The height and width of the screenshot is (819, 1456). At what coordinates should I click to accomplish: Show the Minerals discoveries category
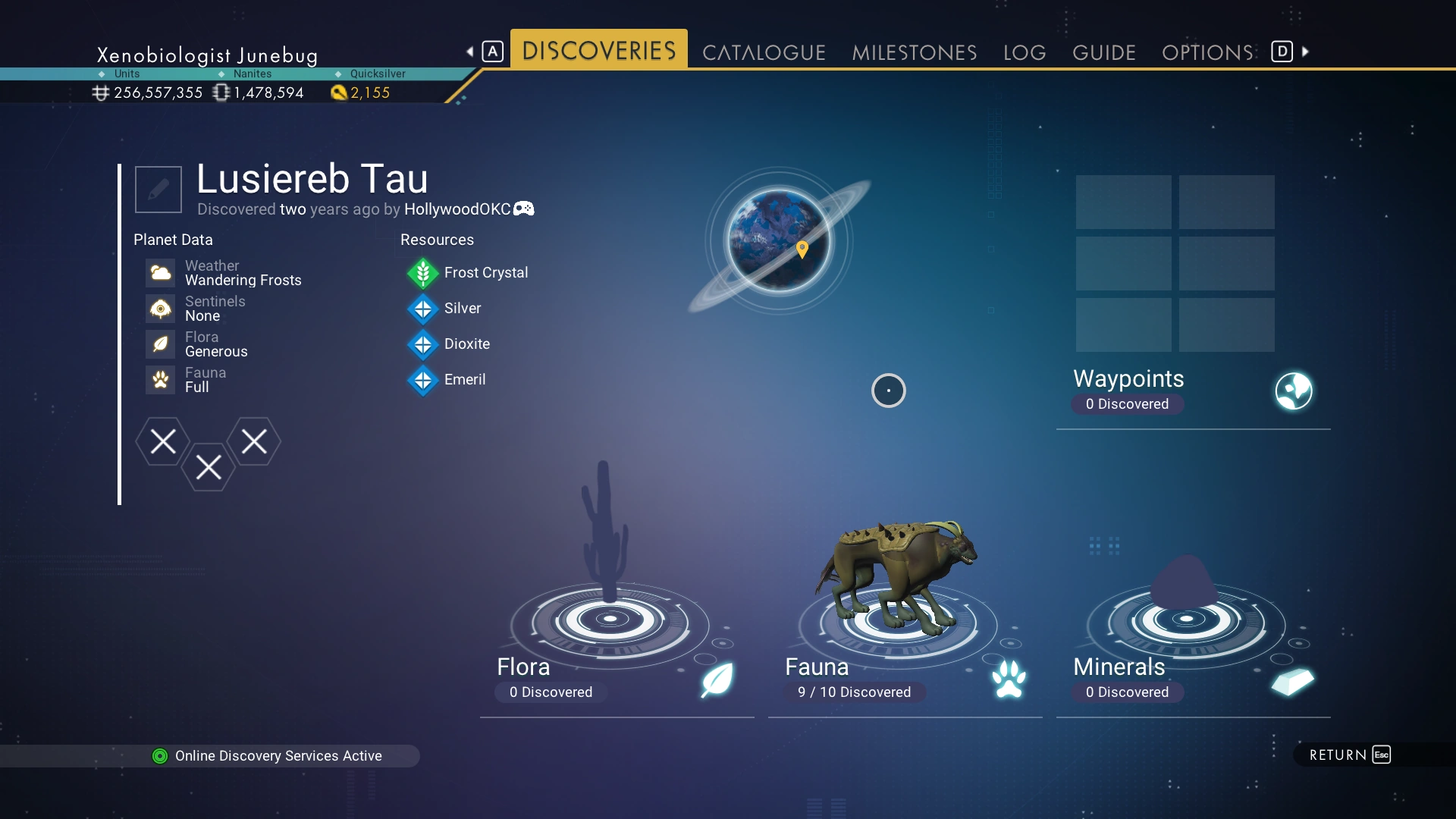1192,677
